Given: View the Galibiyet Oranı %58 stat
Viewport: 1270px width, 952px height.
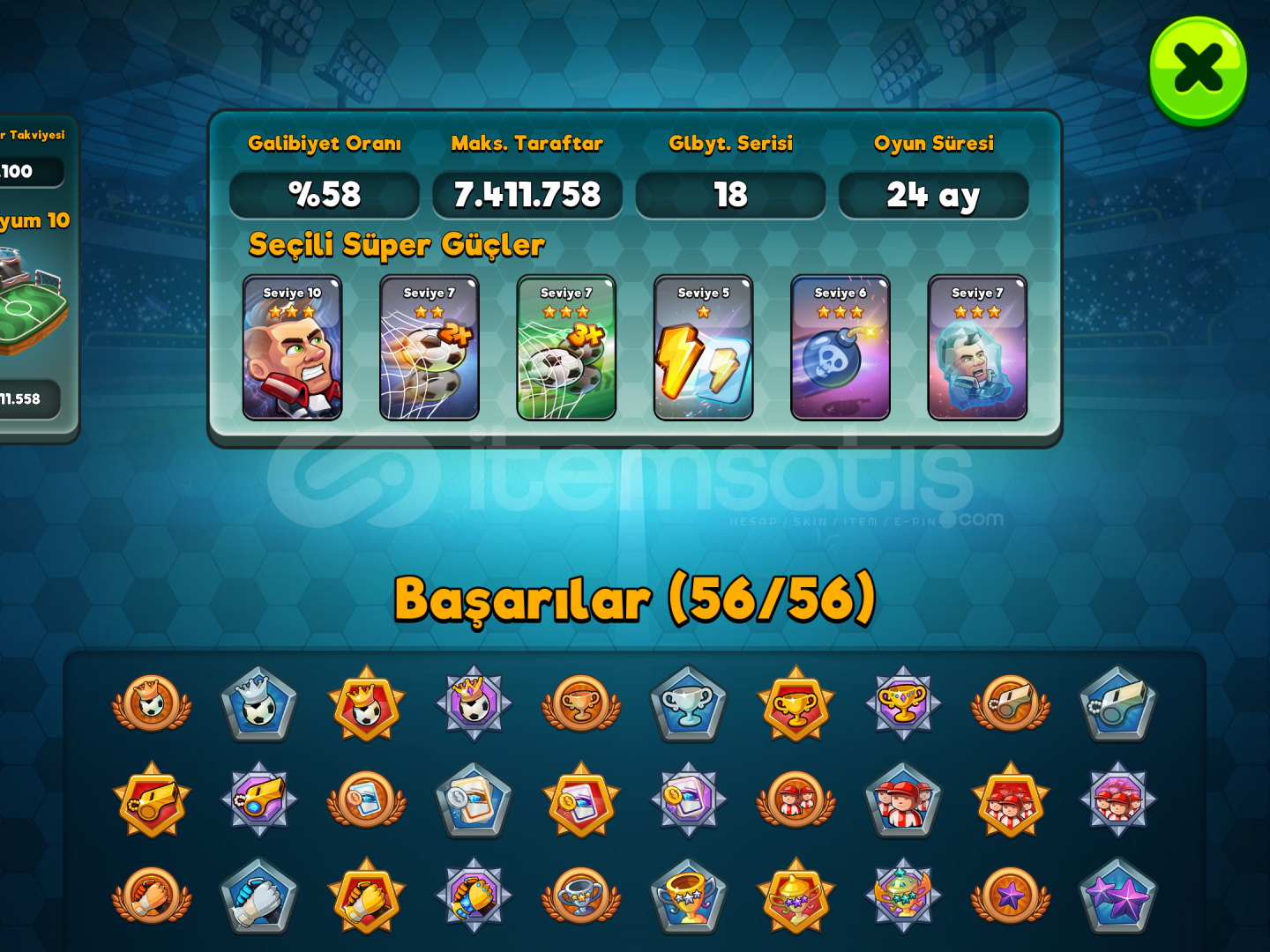Looking at the screenshot, I should [x=324, y=194].
